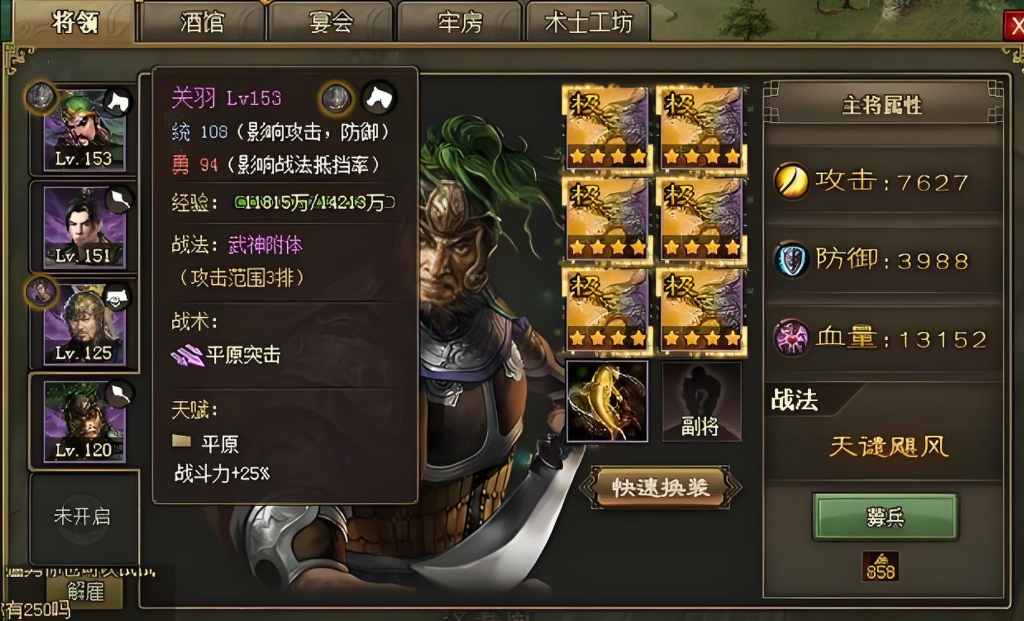Click the 未开启 locked general slot

coord(82,516)
